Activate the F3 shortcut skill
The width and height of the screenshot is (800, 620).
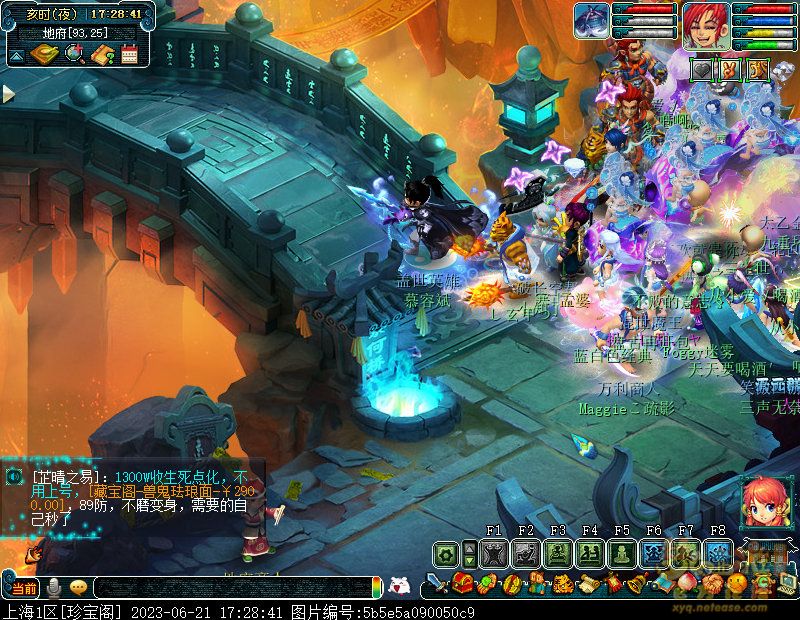tap(558, 553)
